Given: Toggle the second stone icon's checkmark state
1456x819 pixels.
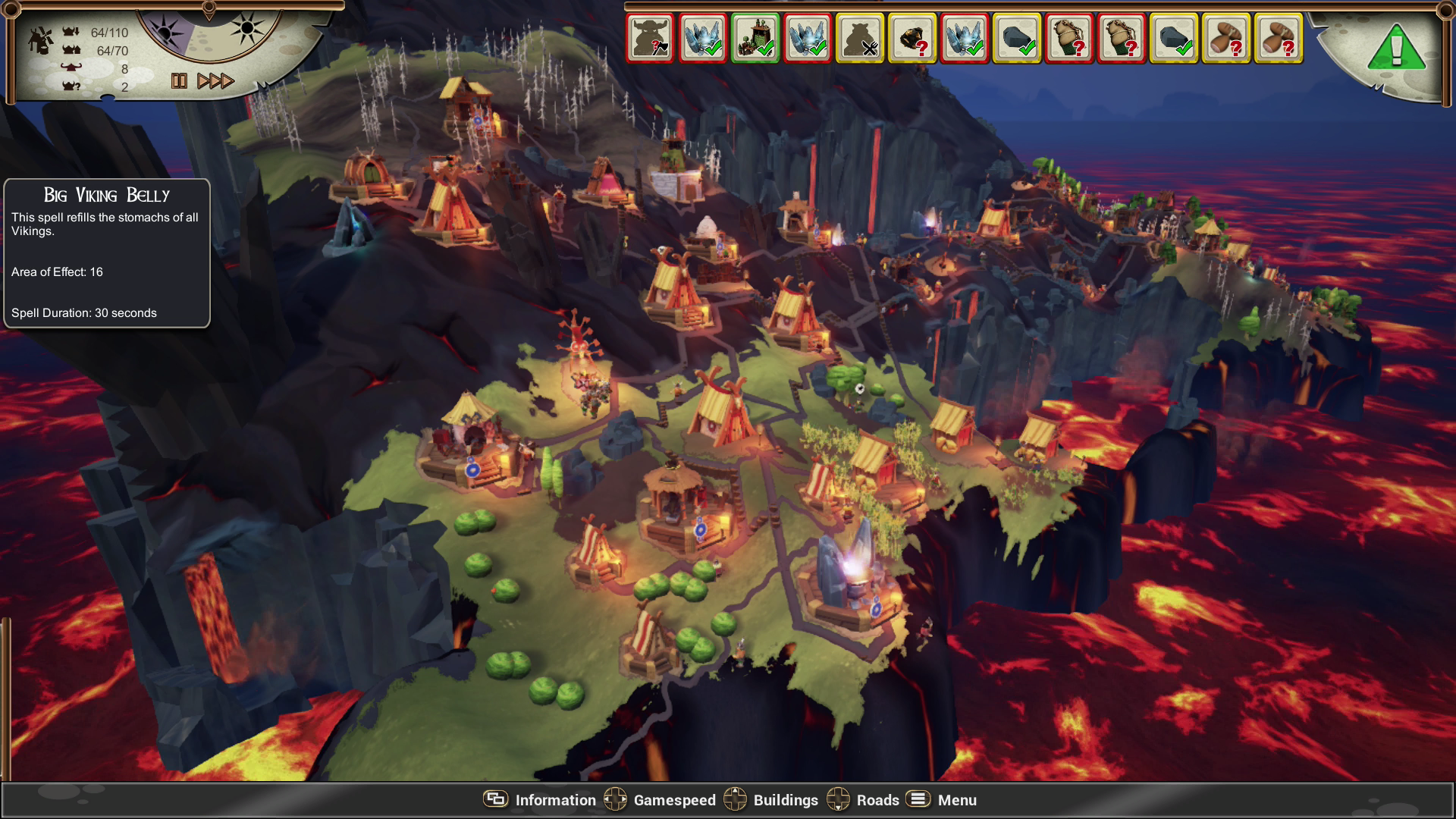Looking at the screenshot, I should pos(1175,38).
